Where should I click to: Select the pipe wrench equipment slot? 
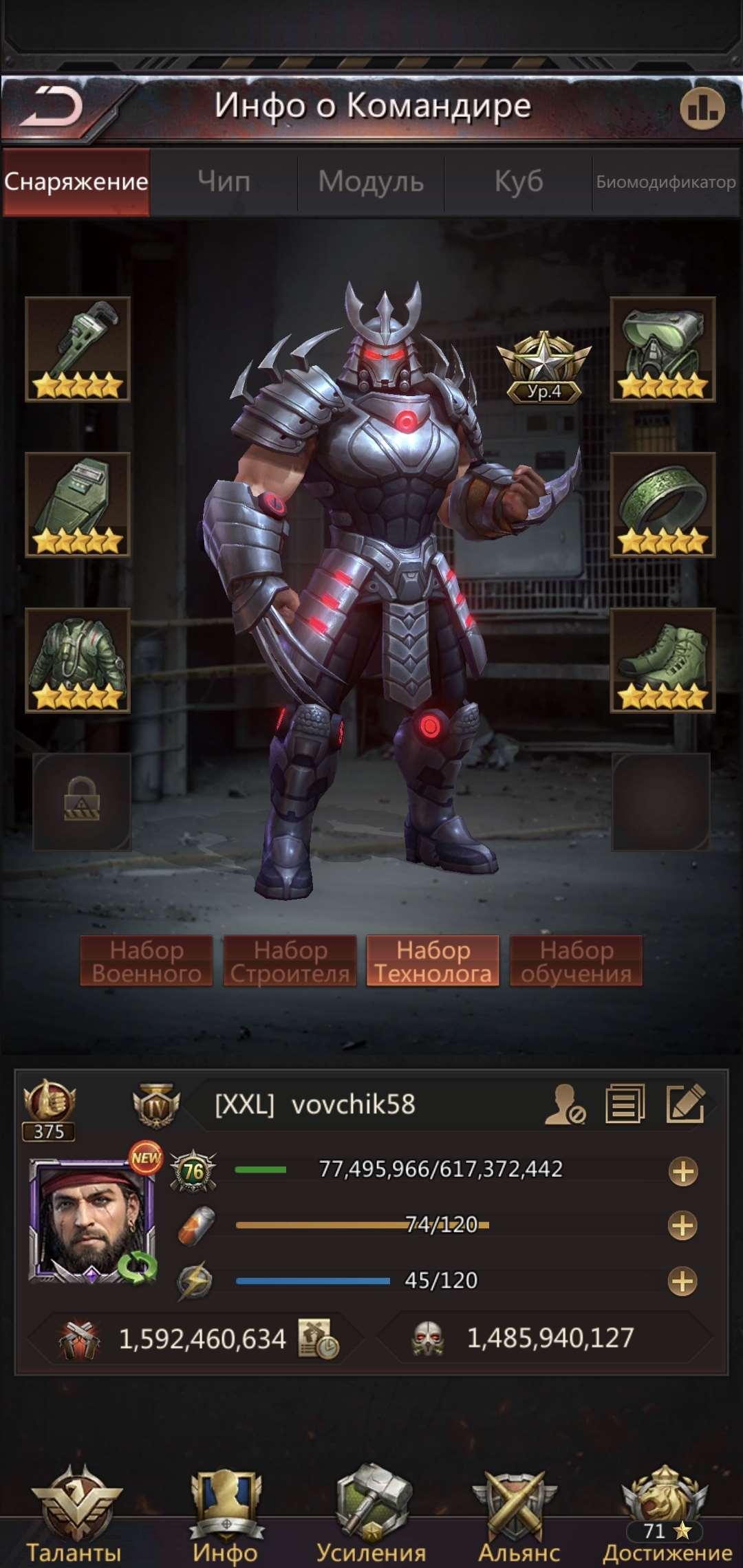click(78, 349)
